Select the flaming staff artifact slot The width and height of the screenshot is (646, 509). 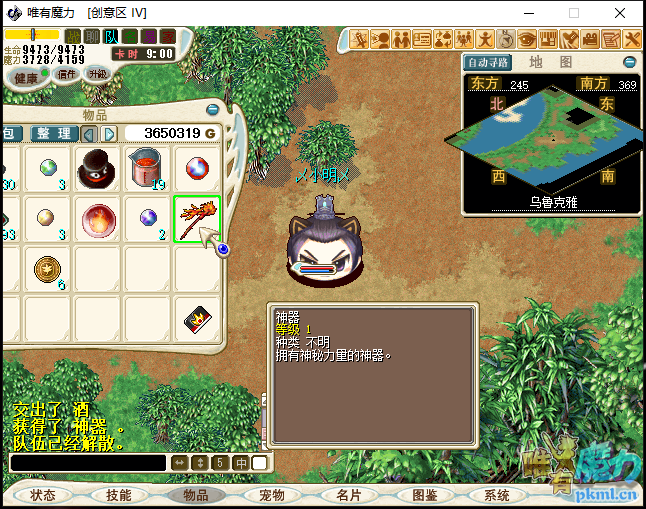coord(196,217)
